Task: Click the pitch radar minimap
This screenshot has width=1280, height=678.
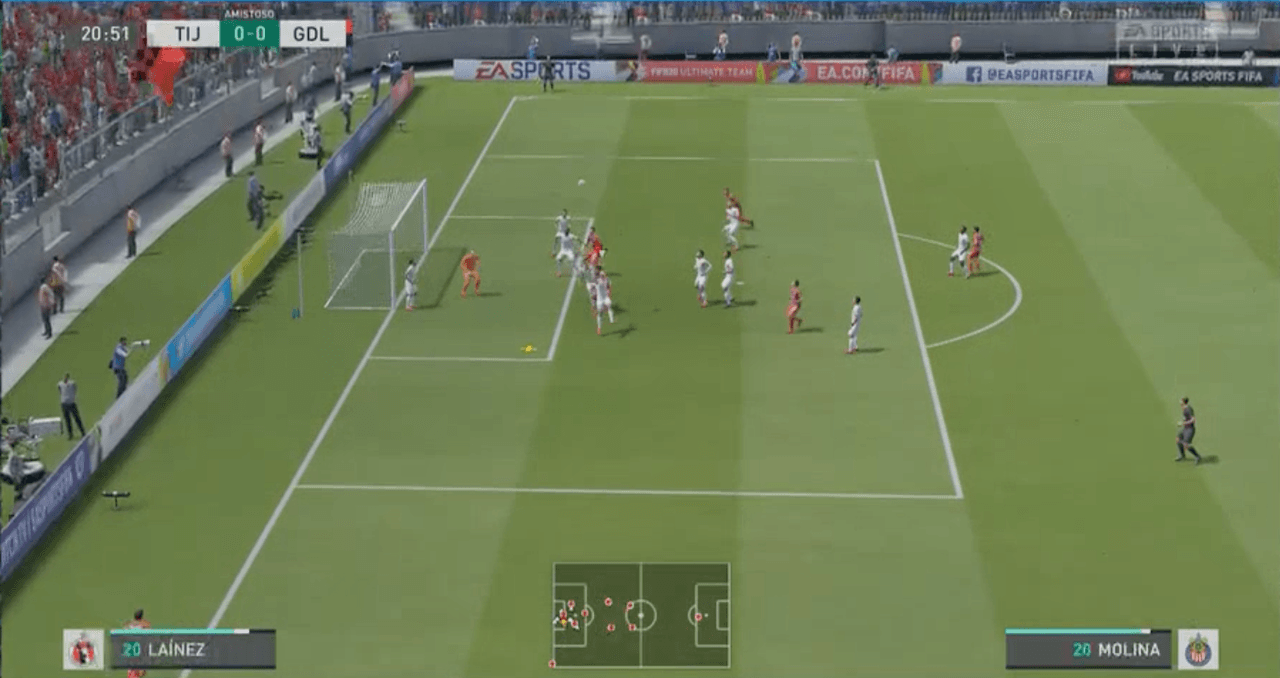Action: 641,615
